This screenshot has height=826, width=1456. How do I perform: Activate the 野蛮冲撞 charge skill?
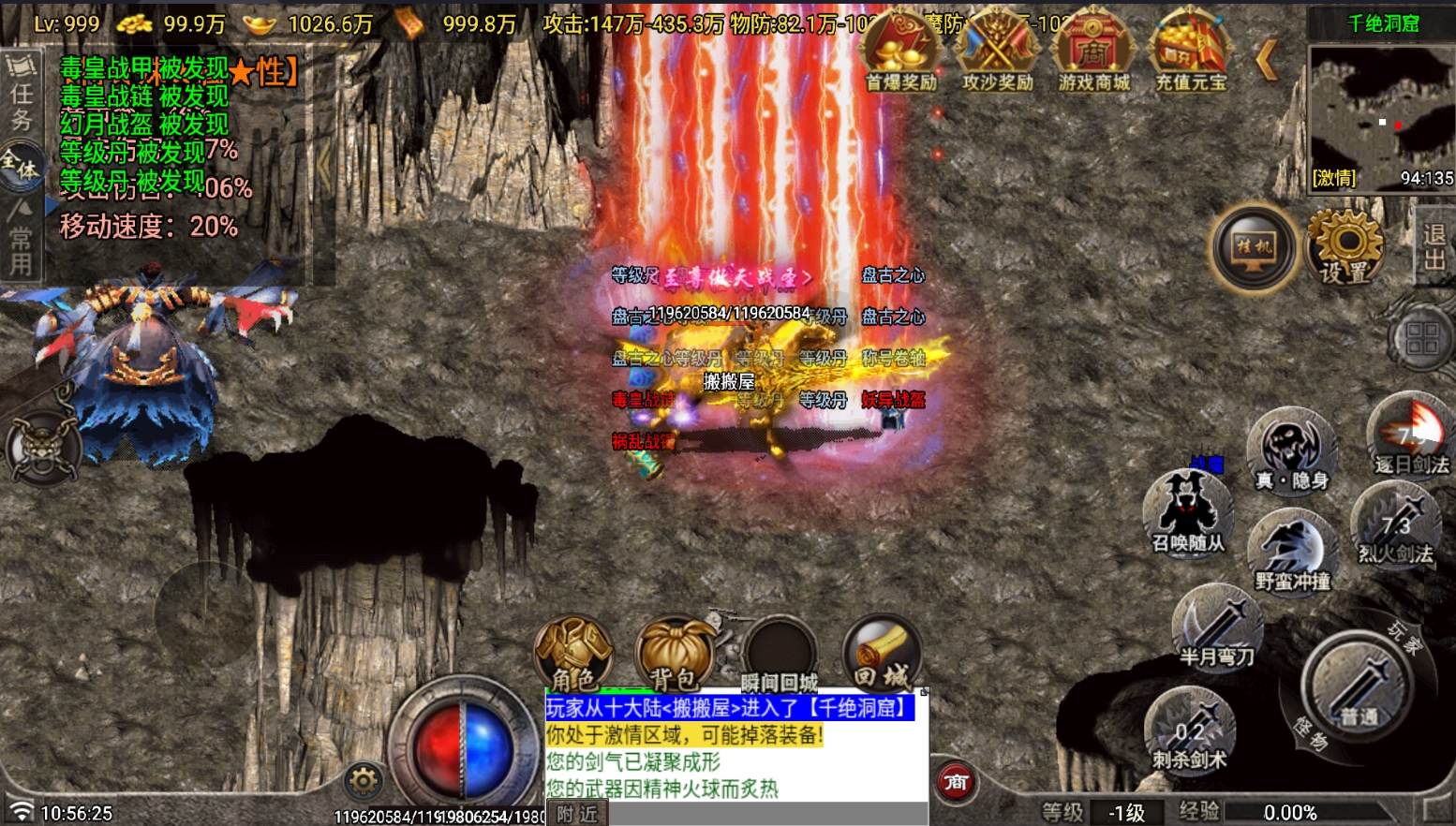1293,551
